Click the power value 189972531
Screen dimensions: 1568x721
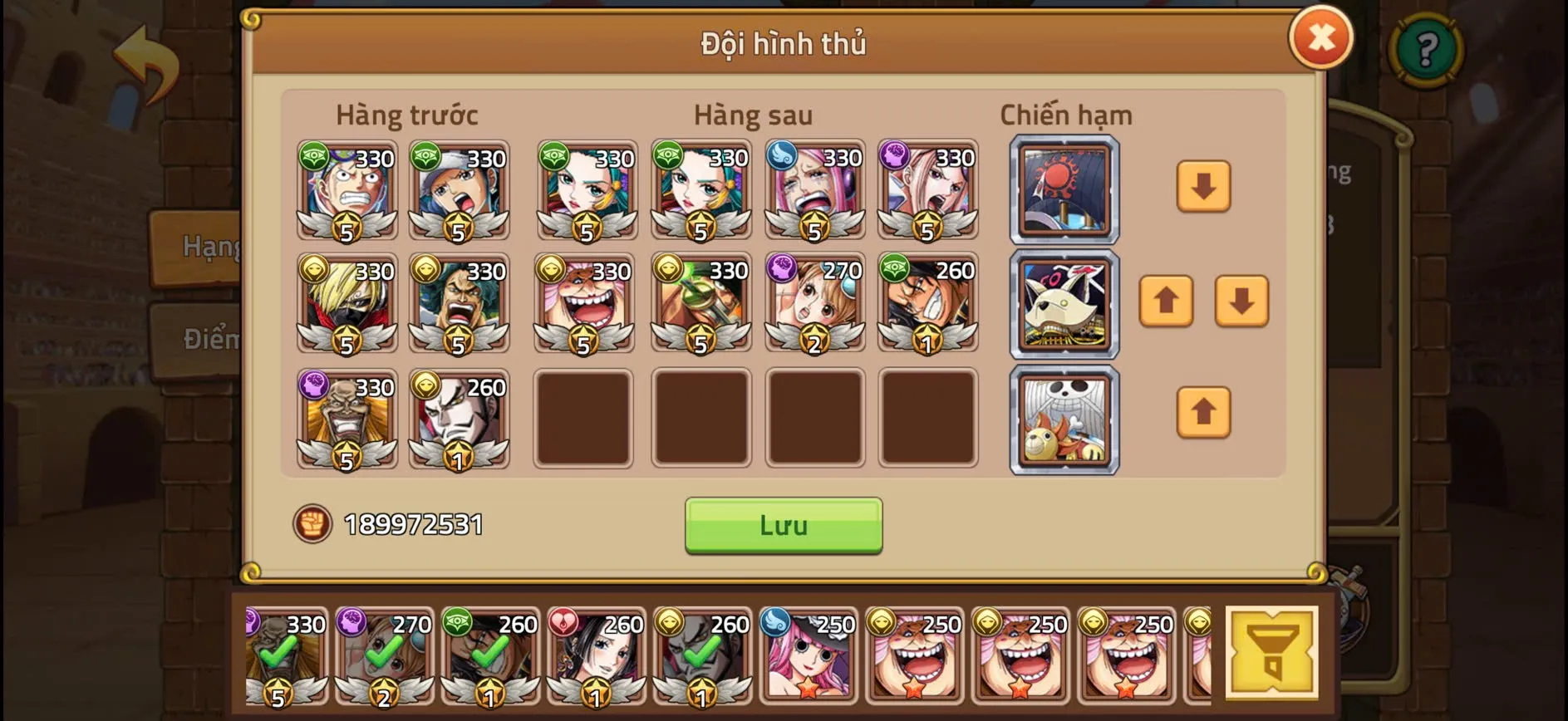413,524
